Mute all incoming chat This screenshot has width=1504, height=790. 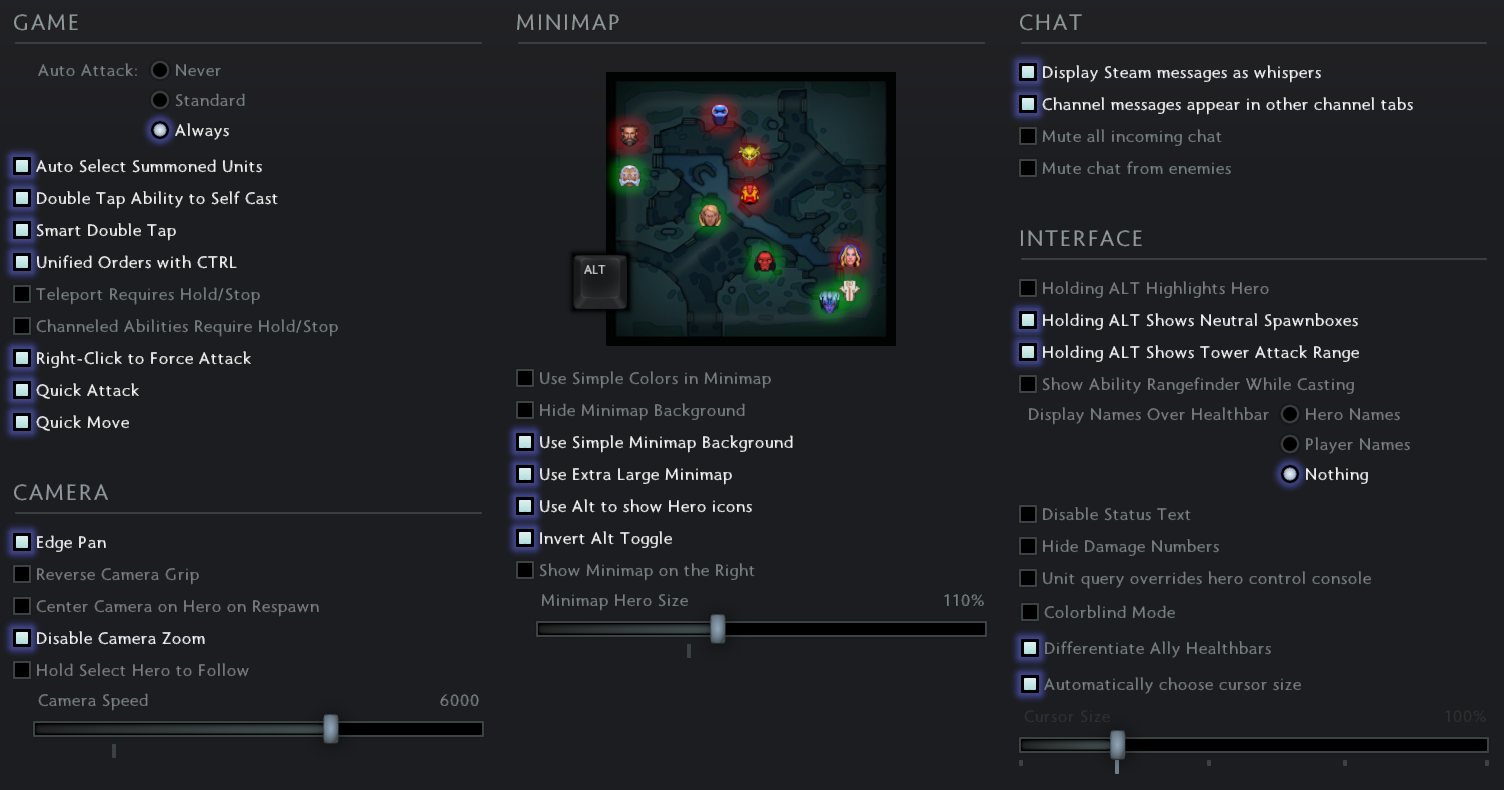pyautogui.click(x=1028, y=136)
